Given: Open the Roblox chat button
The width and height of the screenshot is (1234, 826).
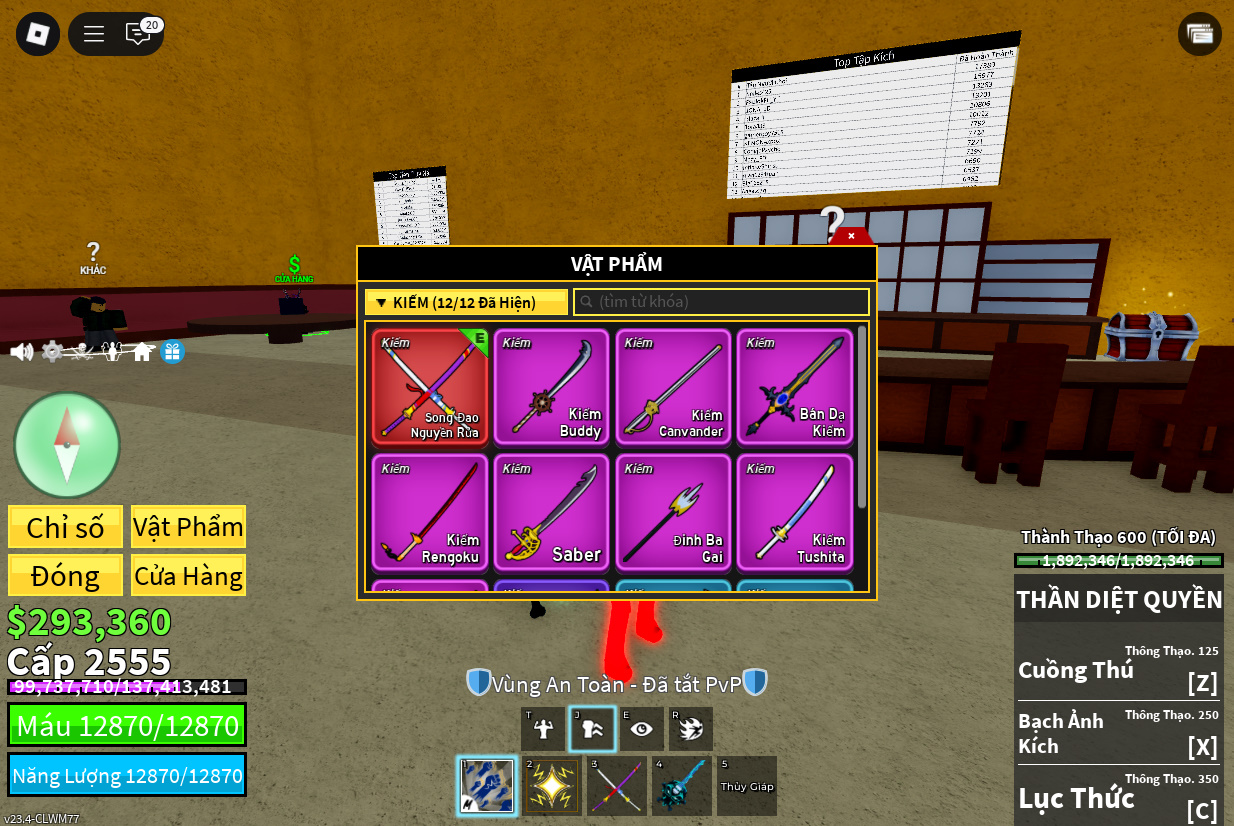Looking at the screenshot, I should pos(138,34).
